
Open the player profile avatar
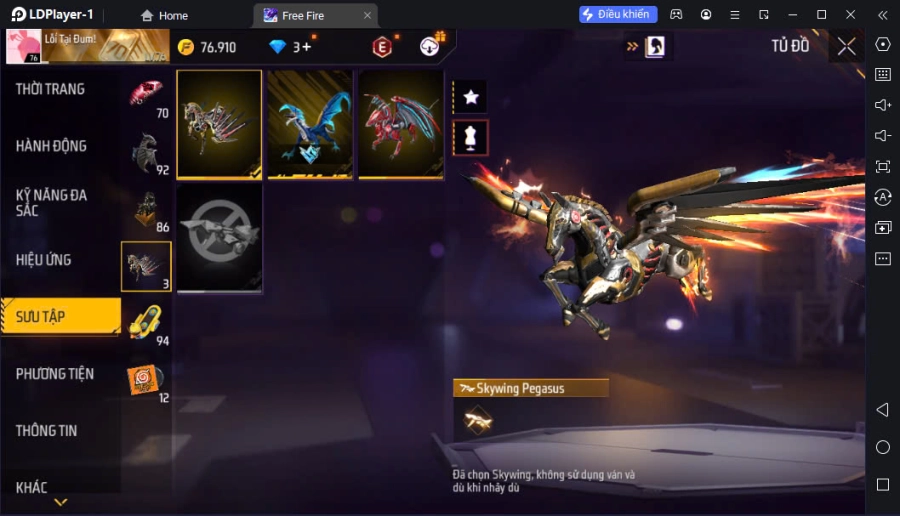click(22, 47)
